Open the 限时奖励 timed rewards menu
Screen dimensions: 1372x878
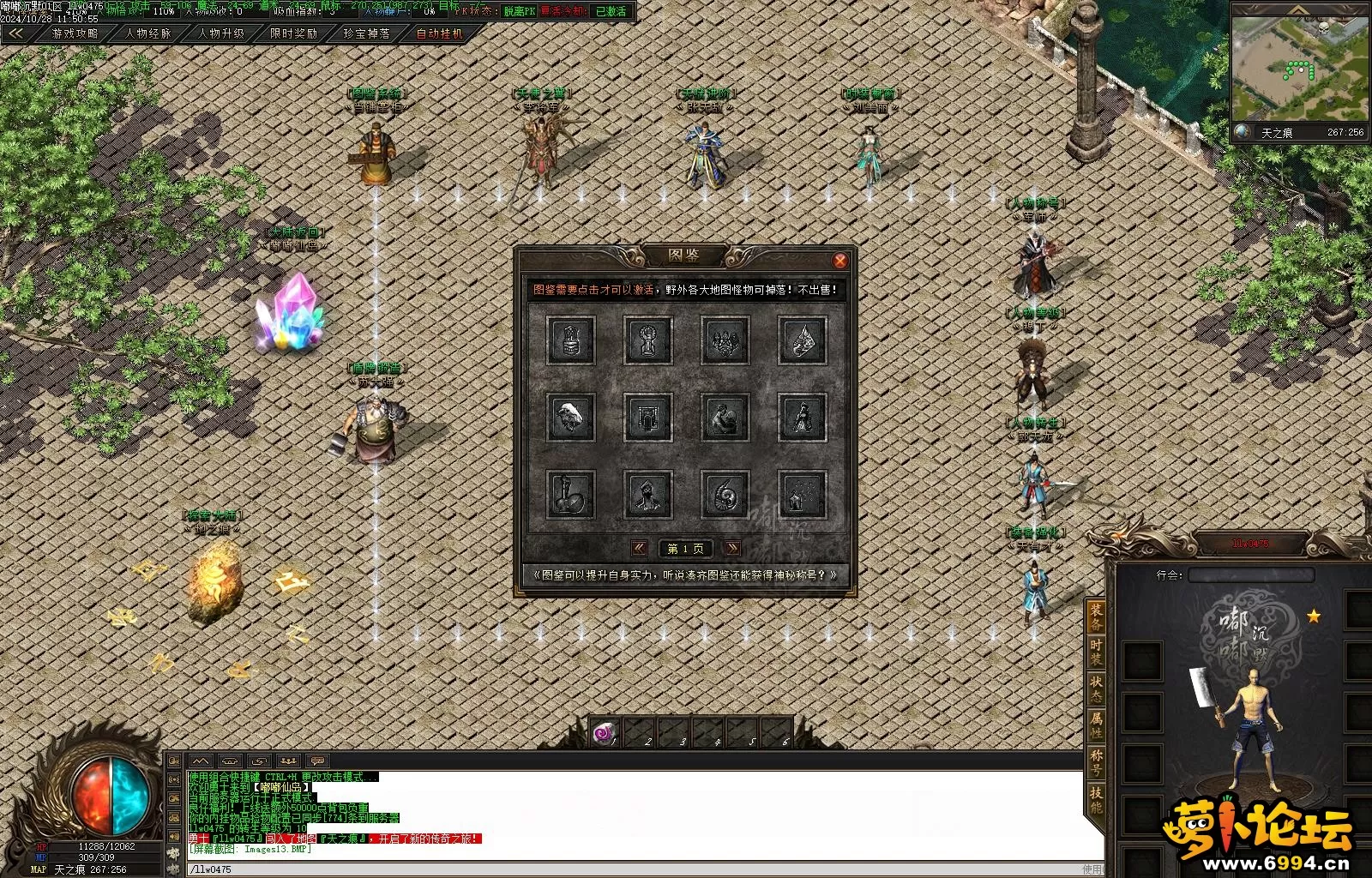pyautogui.click(x=293, y=33)
